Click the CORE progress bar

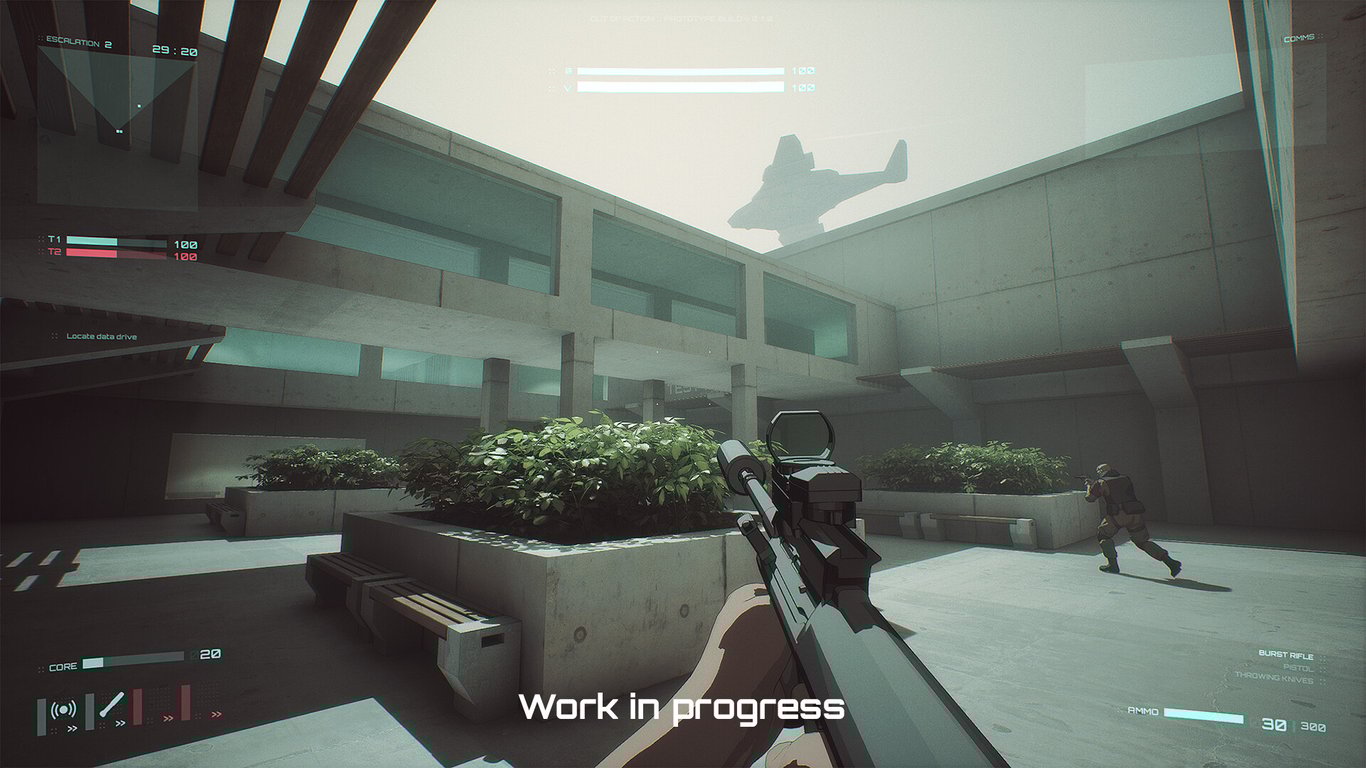click(131, 662)
